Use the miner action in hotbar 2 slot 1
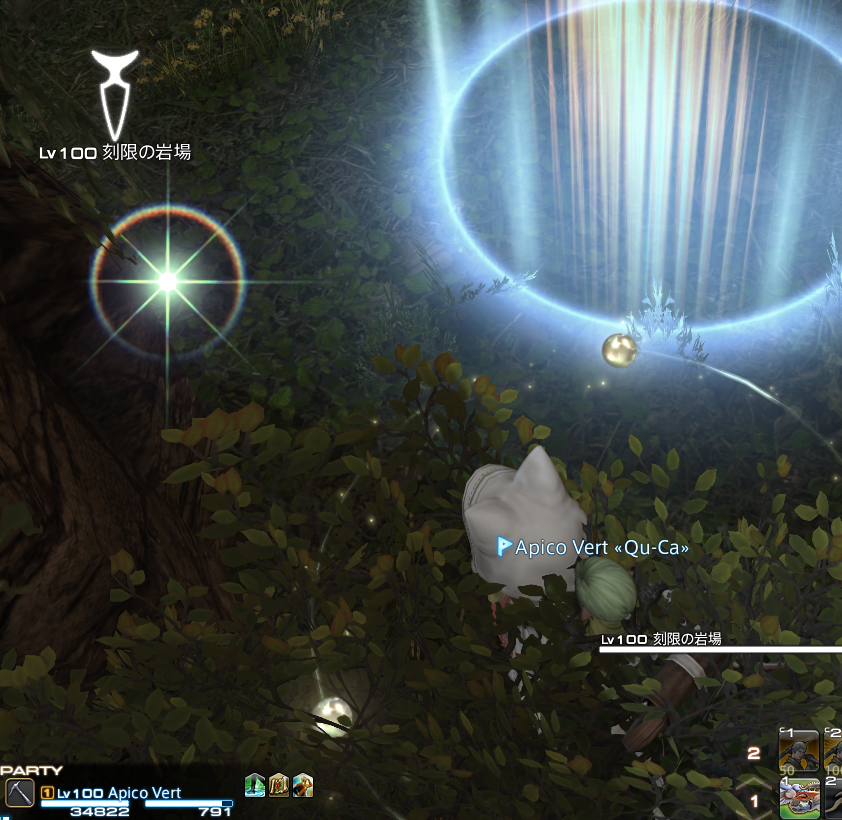The image size is (842, 820). pyautogui.click(x=799, y=751)
